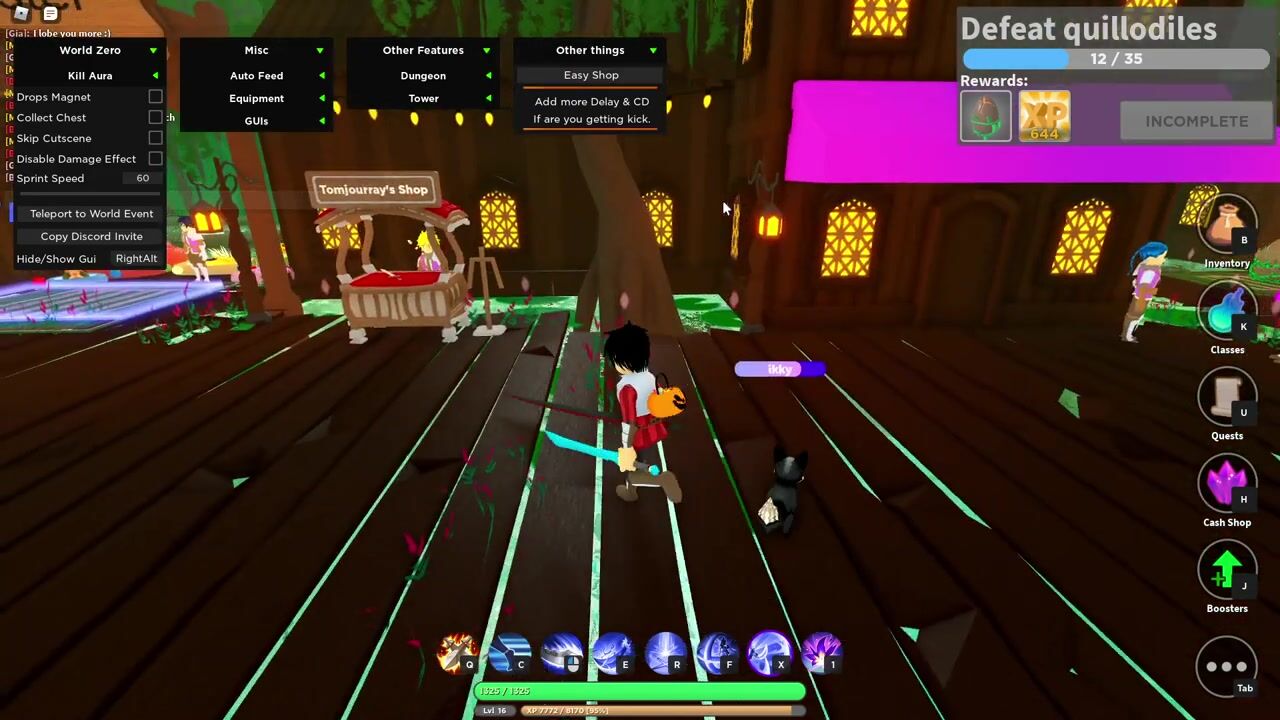Screen dimensions: 1280x720
Task: Check the Disable Damage Effect option
Action: [x=155, y=159]
